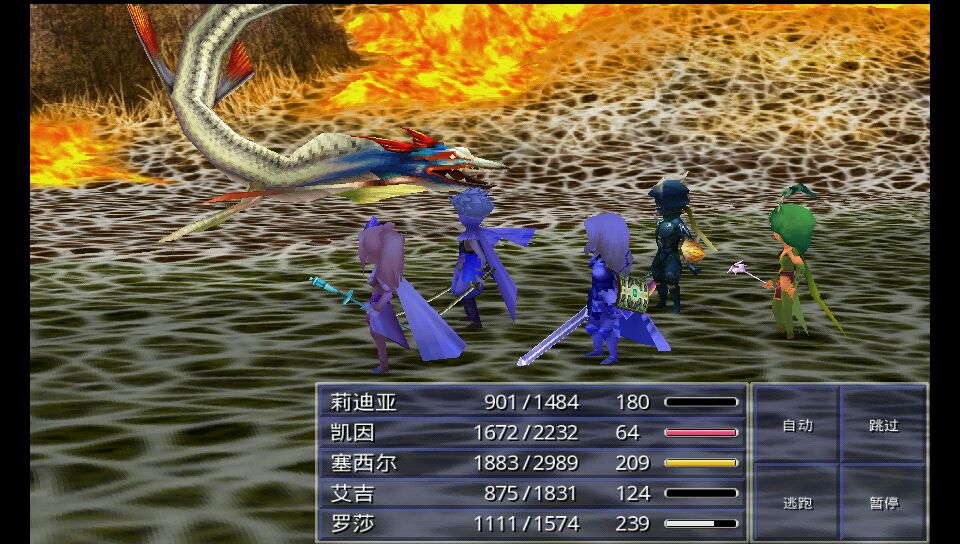Image resolution: width=960 pixels, height=544 pixels.
Task: Pick the 艾吉 party status row
Action: (x=532, y=493)
